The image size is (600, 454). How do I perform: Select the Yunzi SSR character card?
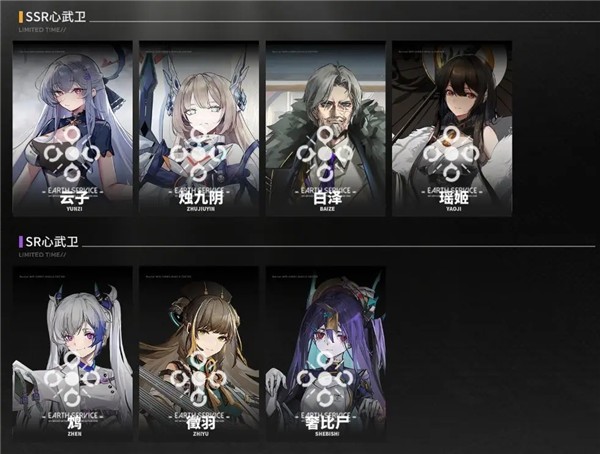tap(72, 128)
